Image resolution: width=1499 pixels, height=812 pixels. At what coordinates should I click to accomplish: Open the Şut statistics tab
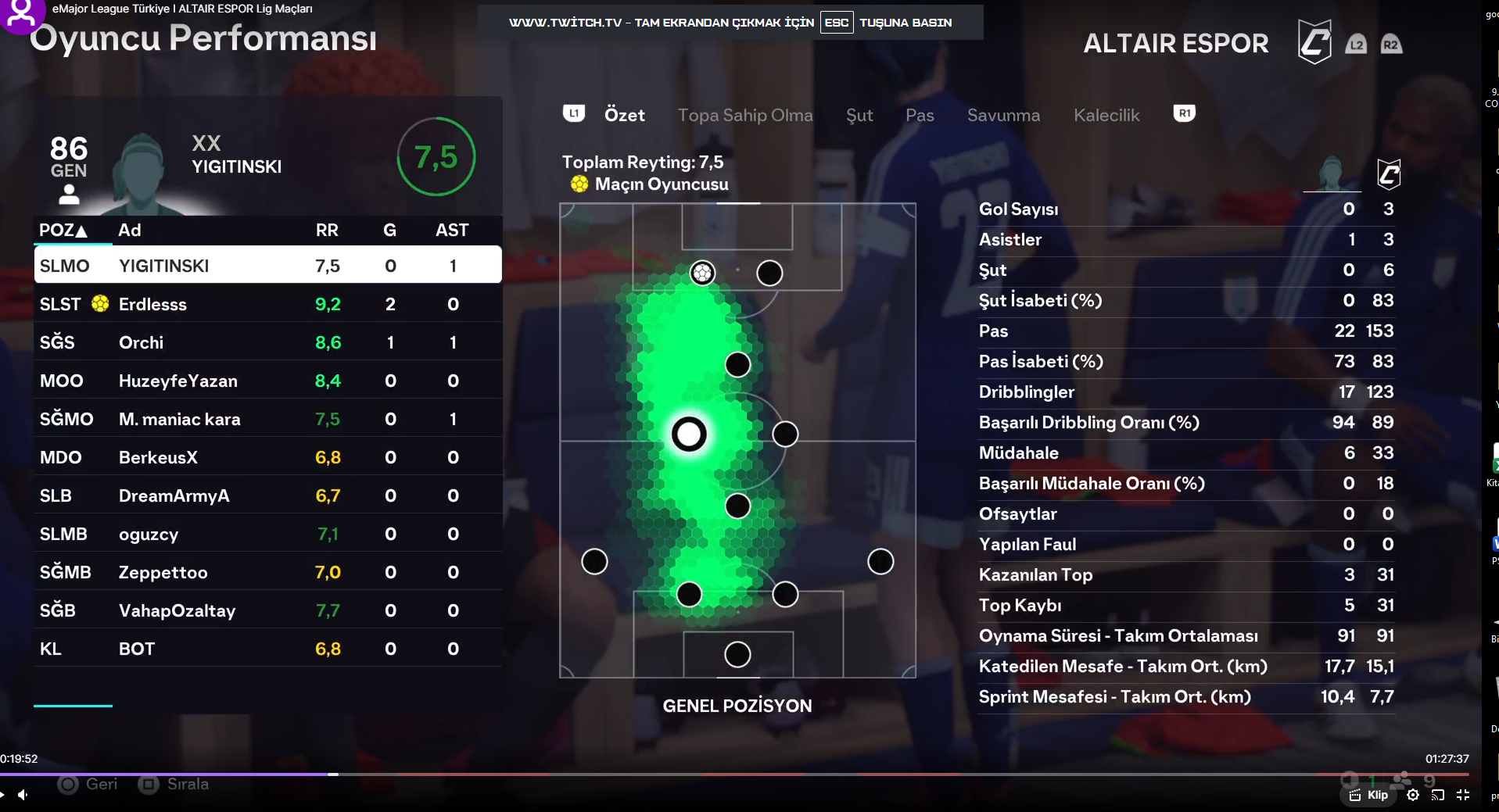[x=859, y=115]
